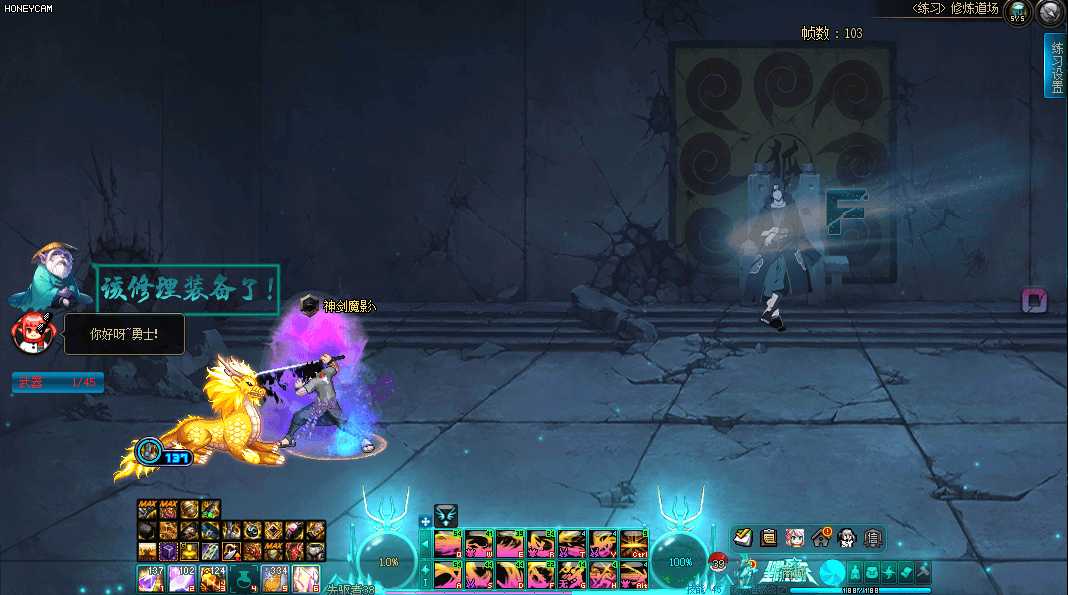
Task: Click the repair equipment notice banner
Action: coord(187,289)
